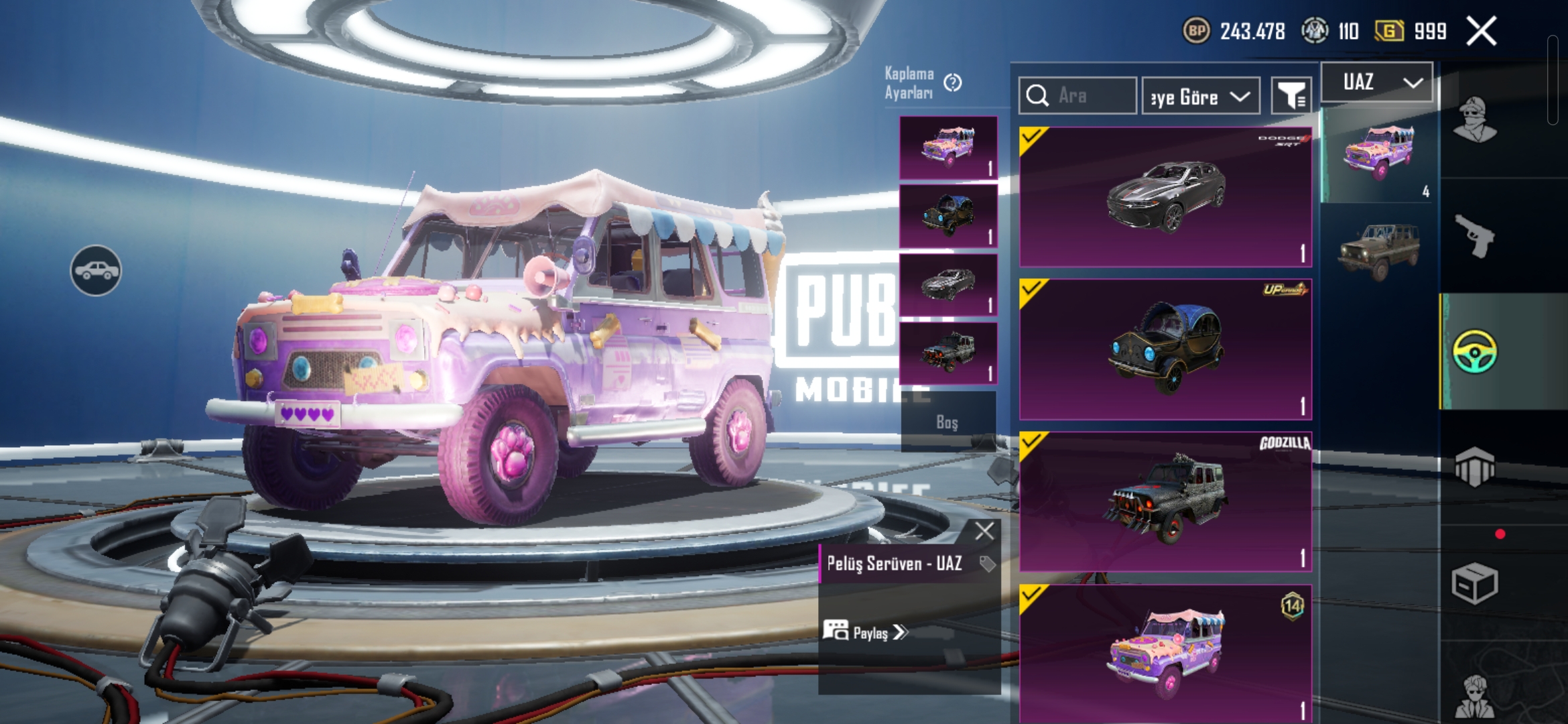Open the filter options button

pyautogui.click(x=1291, y=97)
